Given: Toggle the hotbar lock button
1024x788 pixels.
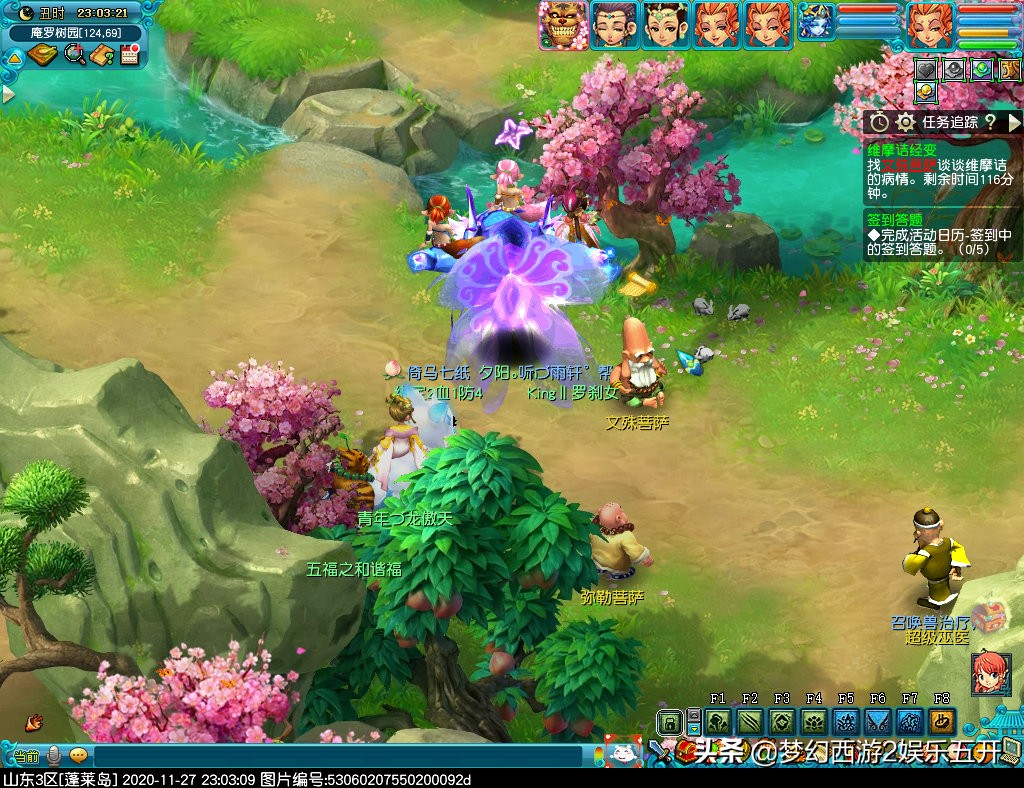Looking at the screenshot, I should click(x=670, y=721).
